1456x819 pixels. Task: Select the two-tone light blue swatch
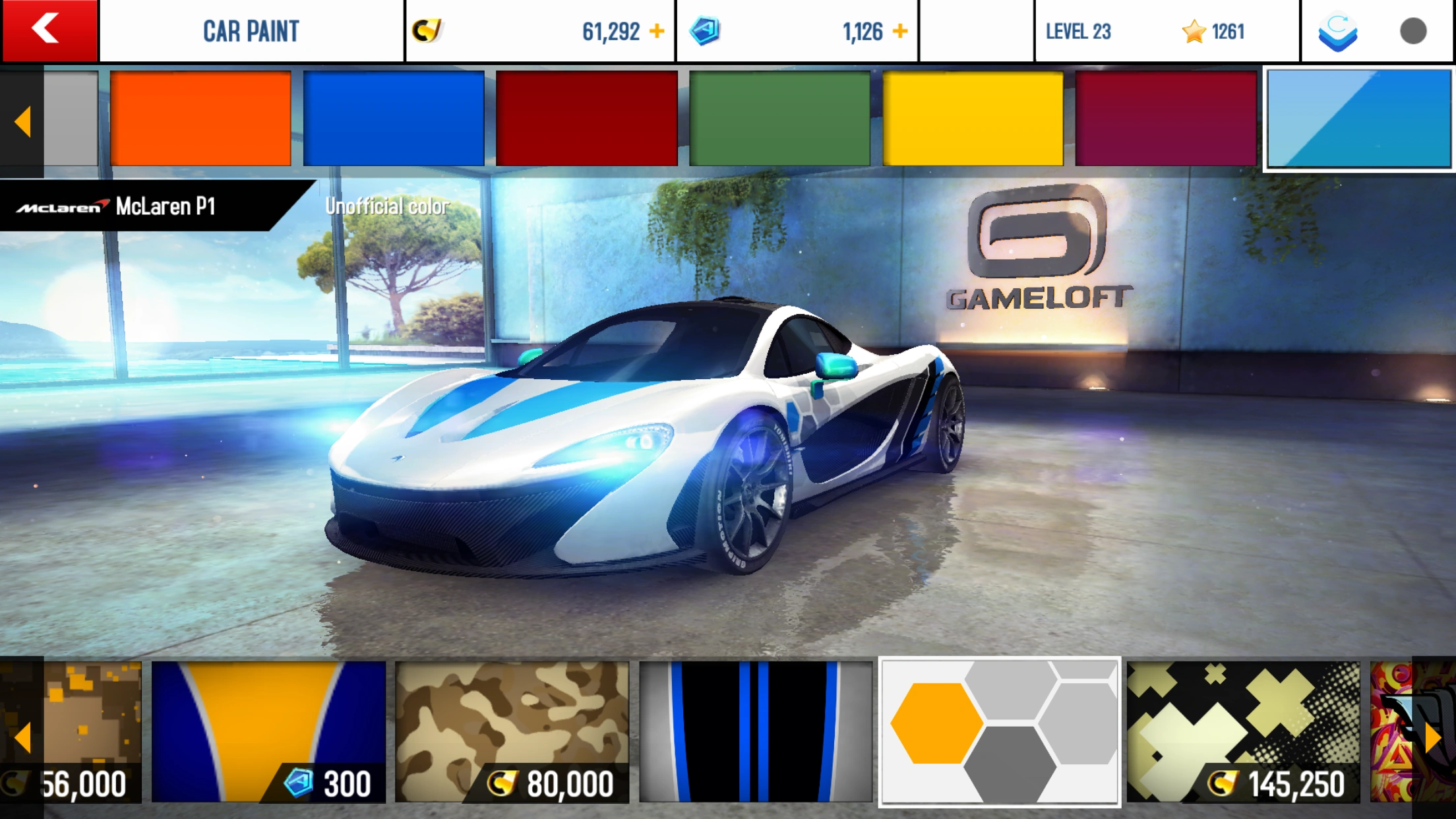tap(1359, 119)
